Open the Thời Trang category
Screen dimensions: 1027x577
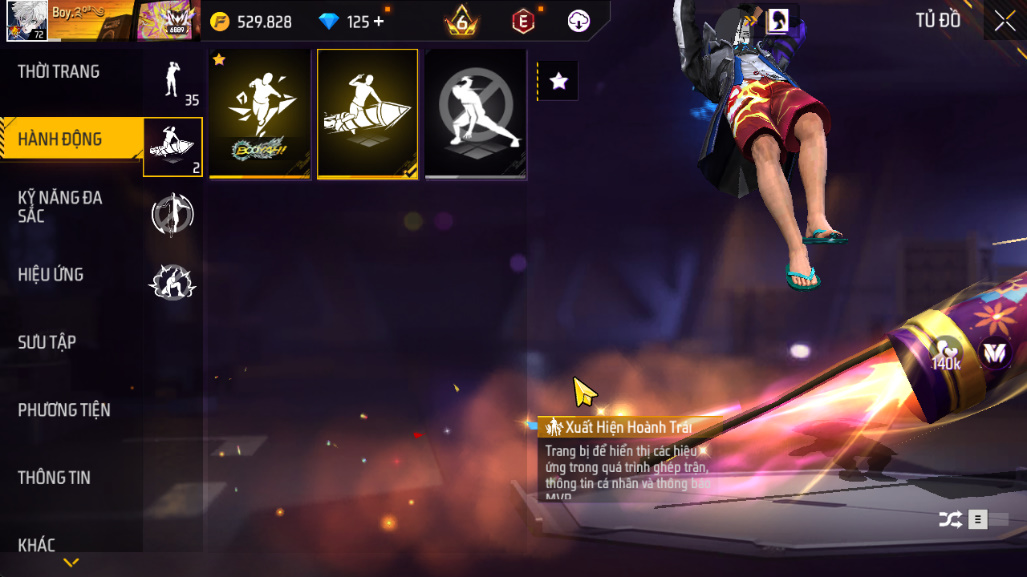click(x=59, y=72)
